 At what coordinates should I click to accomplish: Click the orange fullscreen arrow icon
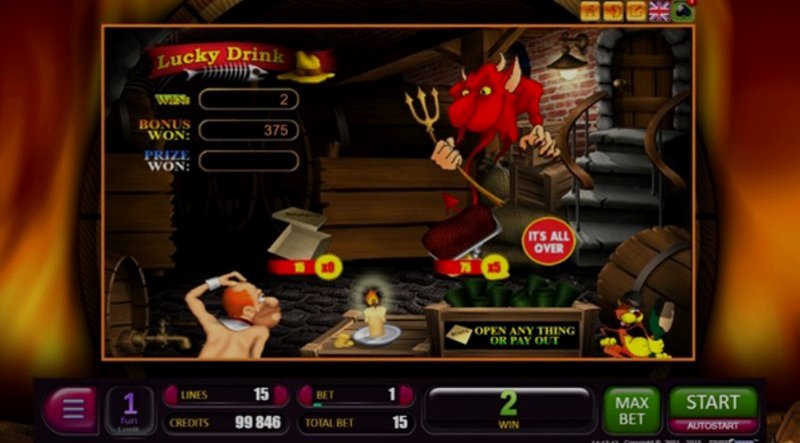636,11
